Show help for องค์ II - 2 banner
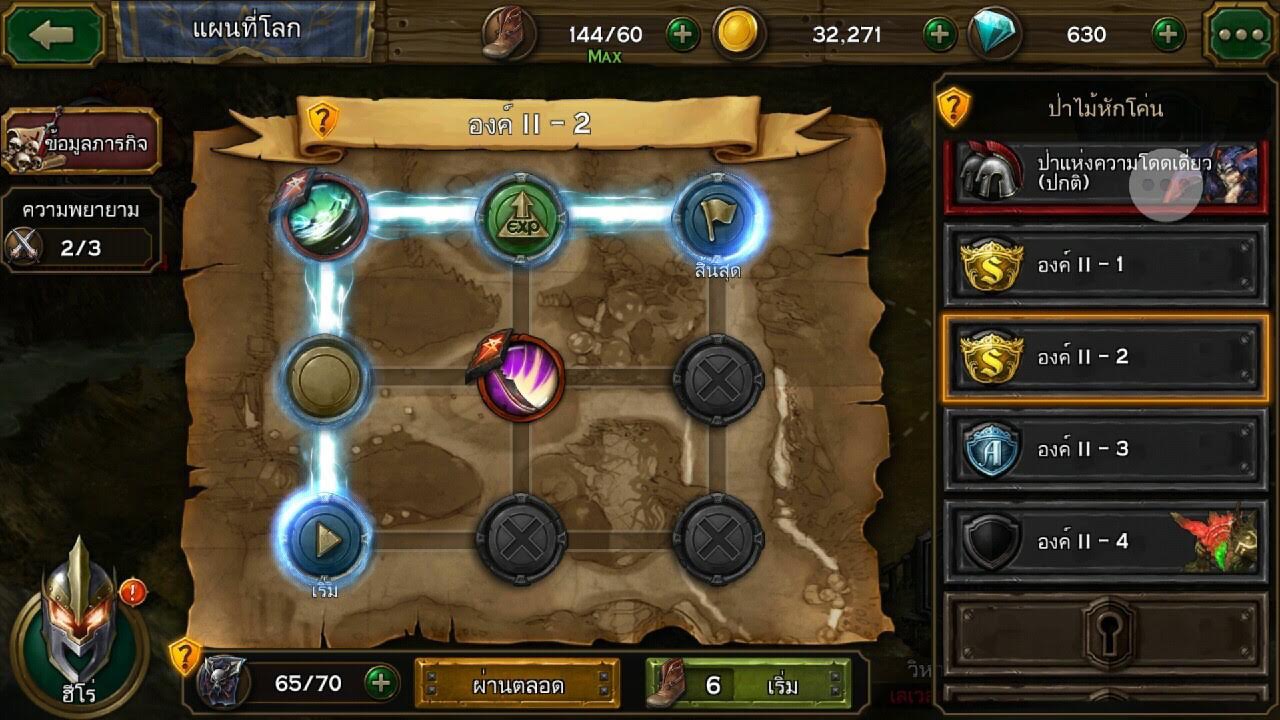Screen dimensions: 1280x720 pyautogui.click(x=322, y=122)
